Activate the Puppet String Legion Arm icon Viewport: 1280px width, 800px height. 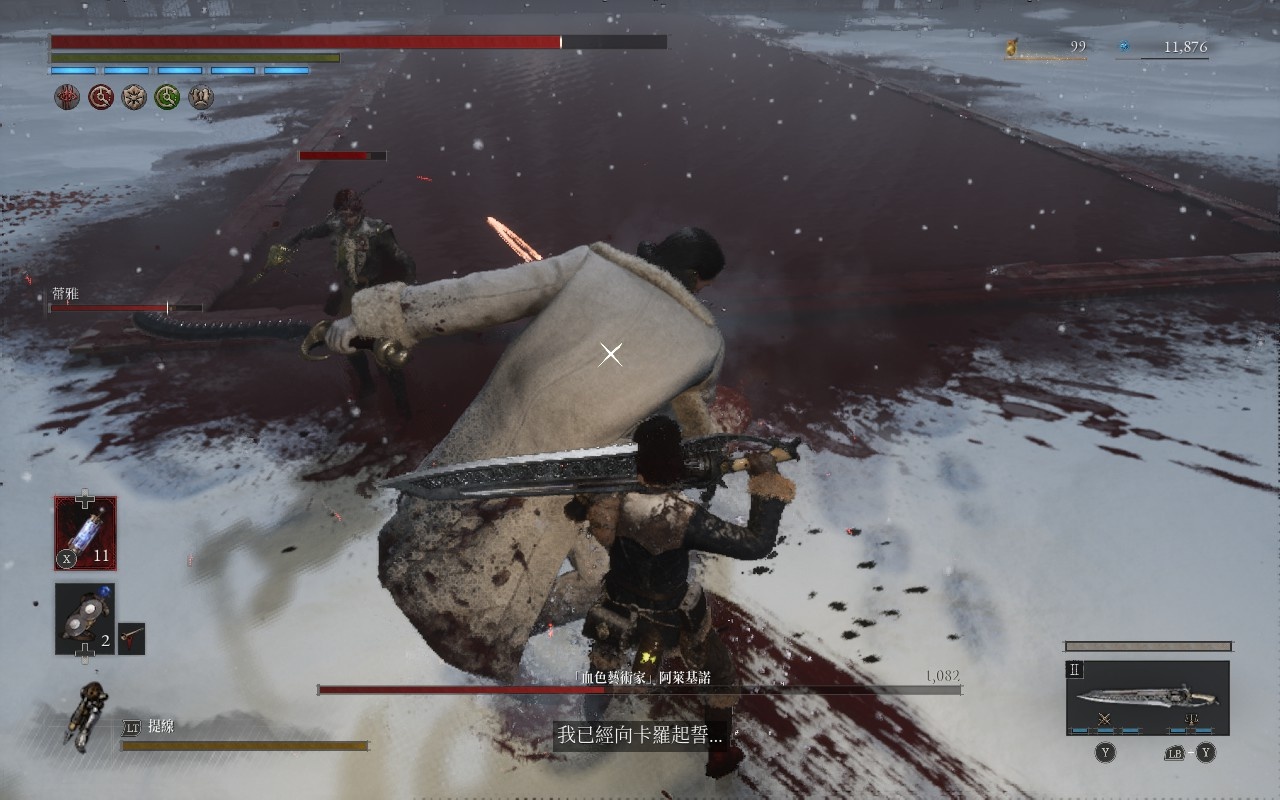tap(87, 714)
